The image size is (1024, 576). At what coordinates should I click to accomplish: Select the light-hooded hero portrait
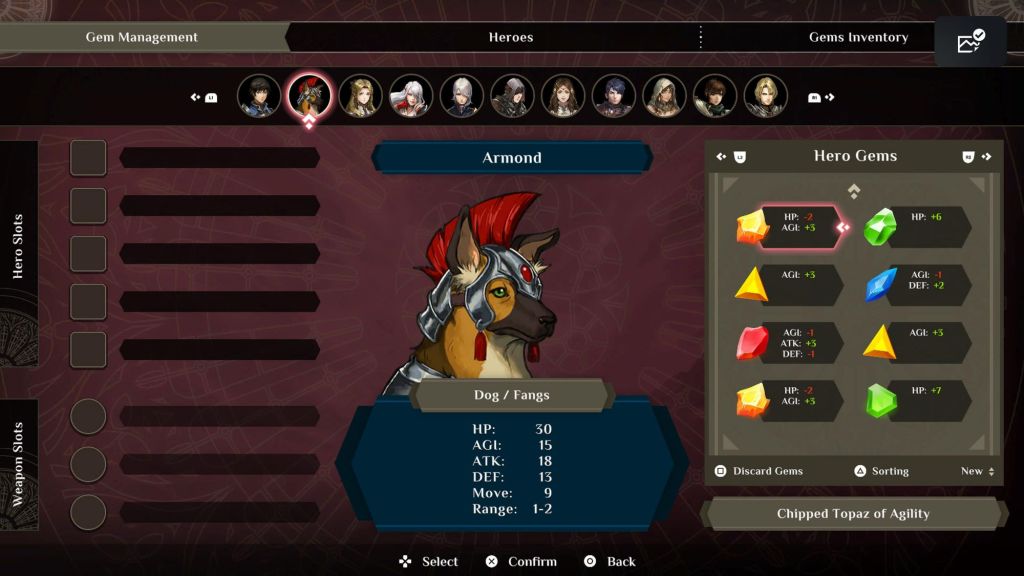coord(665,96)
